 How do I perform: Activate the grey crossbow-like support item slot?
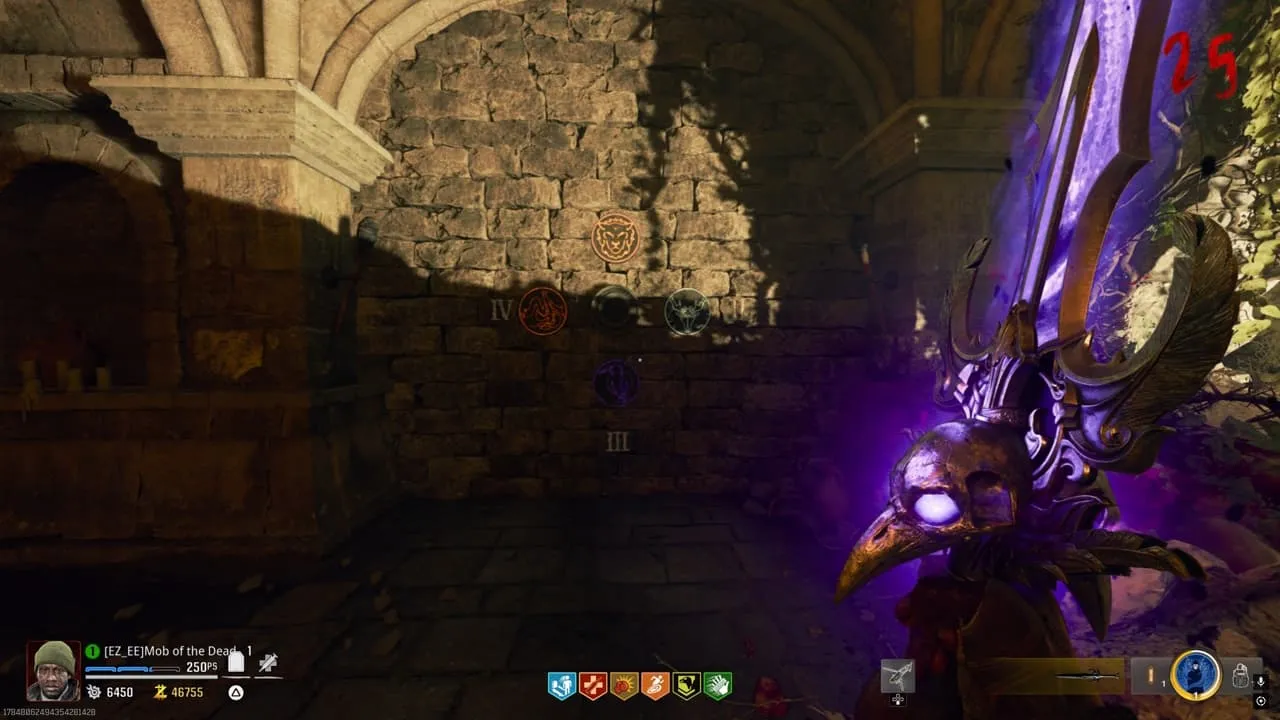[x=897, y=676]
